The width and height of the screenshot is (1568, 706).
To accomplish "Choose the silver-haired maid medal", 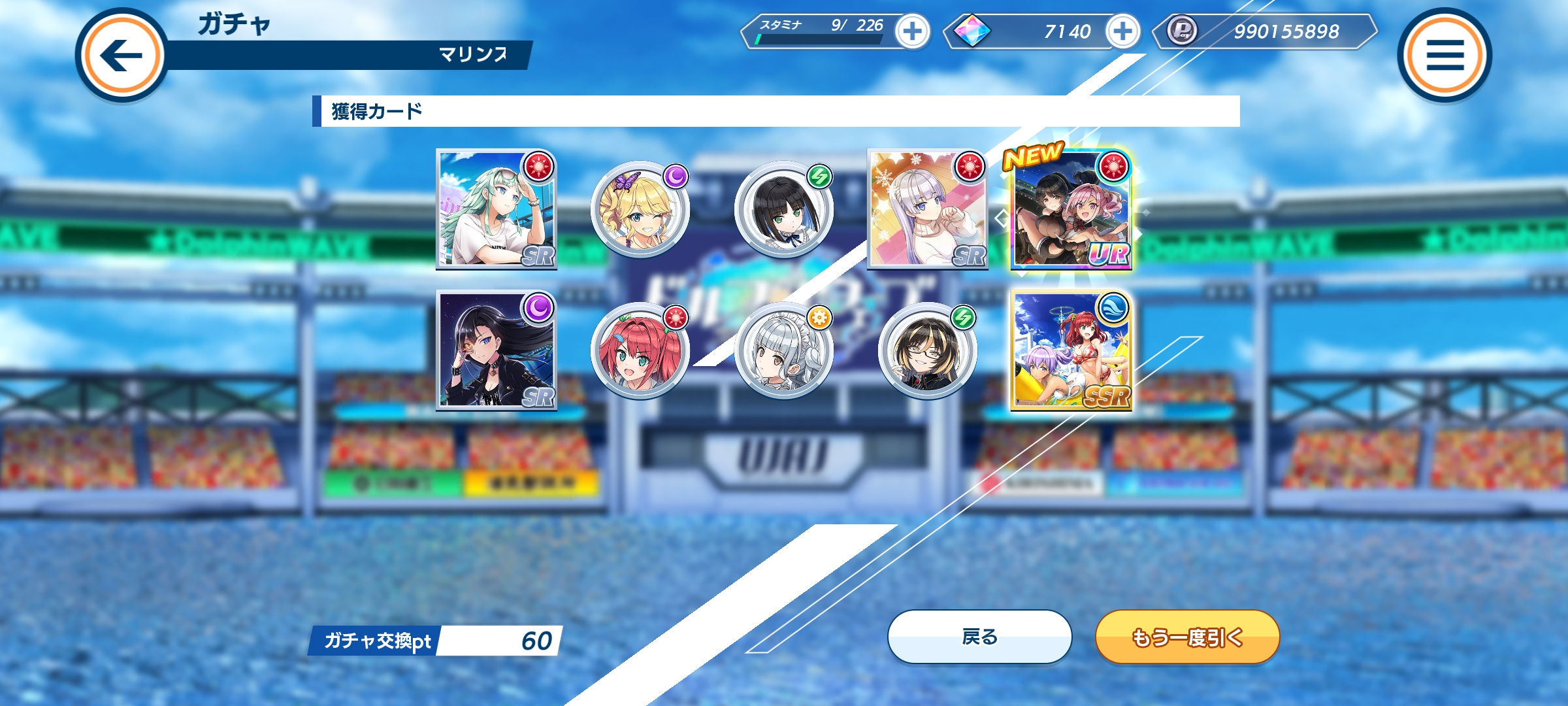I will tap(784, 350).
